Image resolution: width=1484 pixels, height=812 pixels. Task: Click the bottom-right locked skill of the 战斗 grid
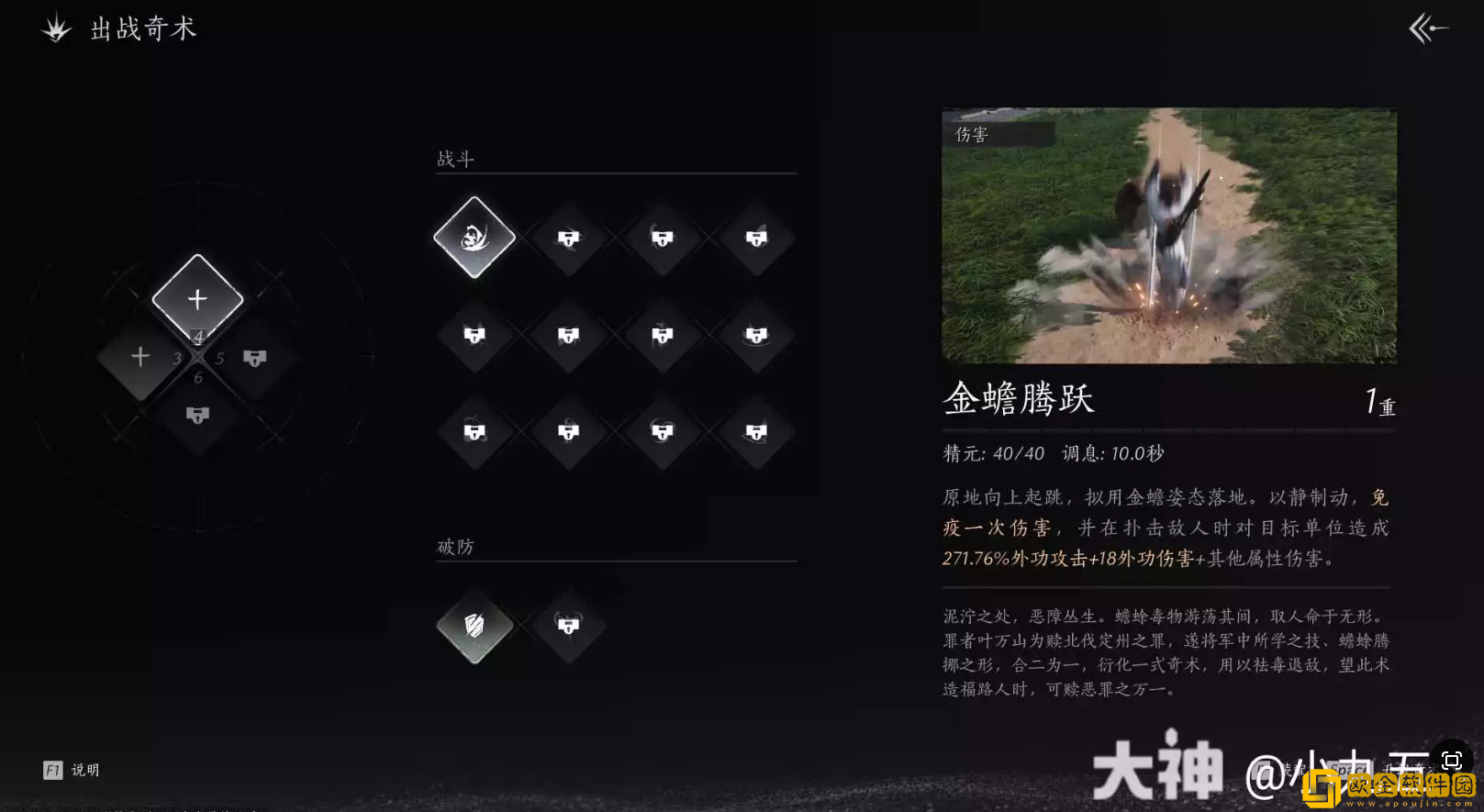757,433
